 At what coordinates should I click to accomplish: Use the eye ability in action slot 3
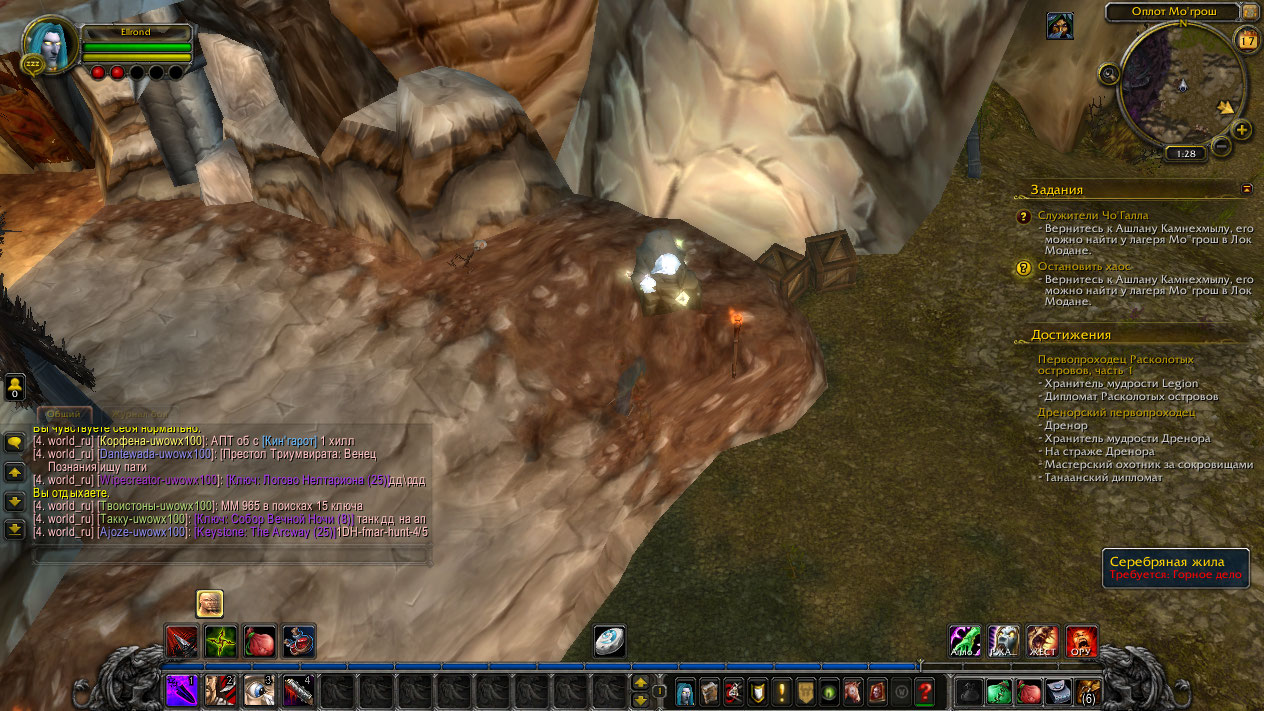point(260,690)
